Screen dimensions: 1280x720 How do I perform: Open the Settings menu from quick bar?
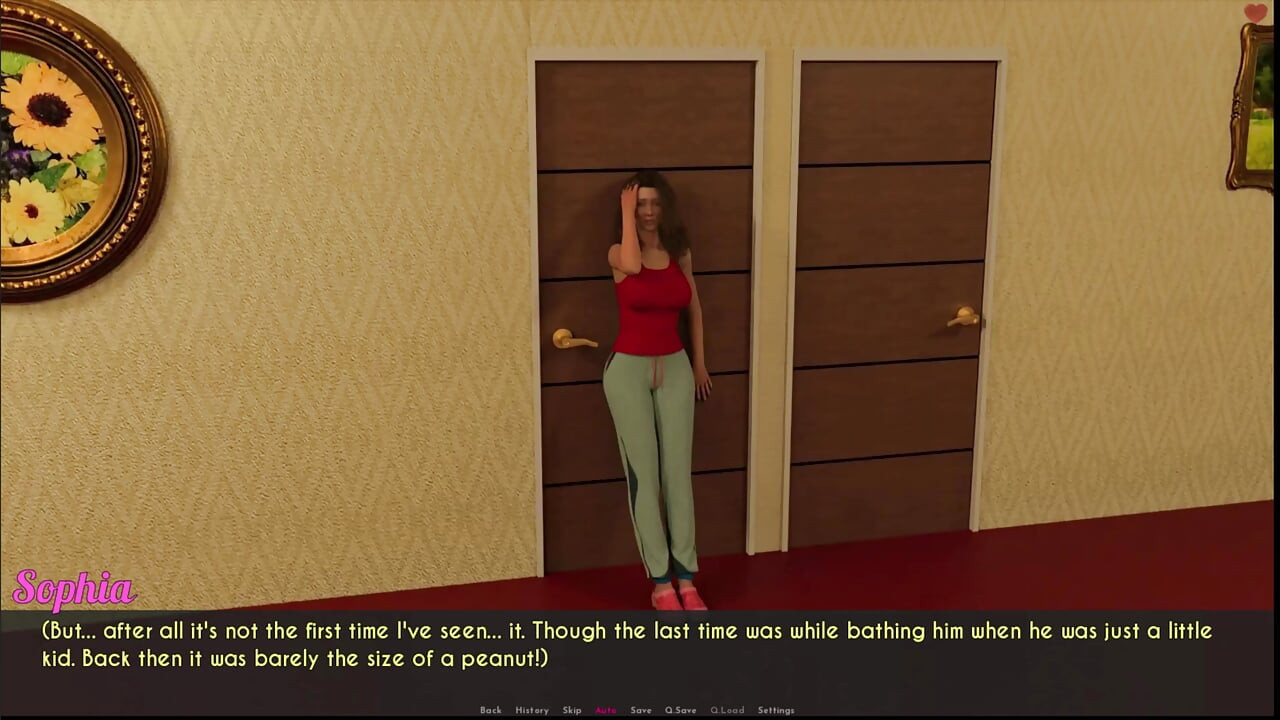[x=776, y=709]
